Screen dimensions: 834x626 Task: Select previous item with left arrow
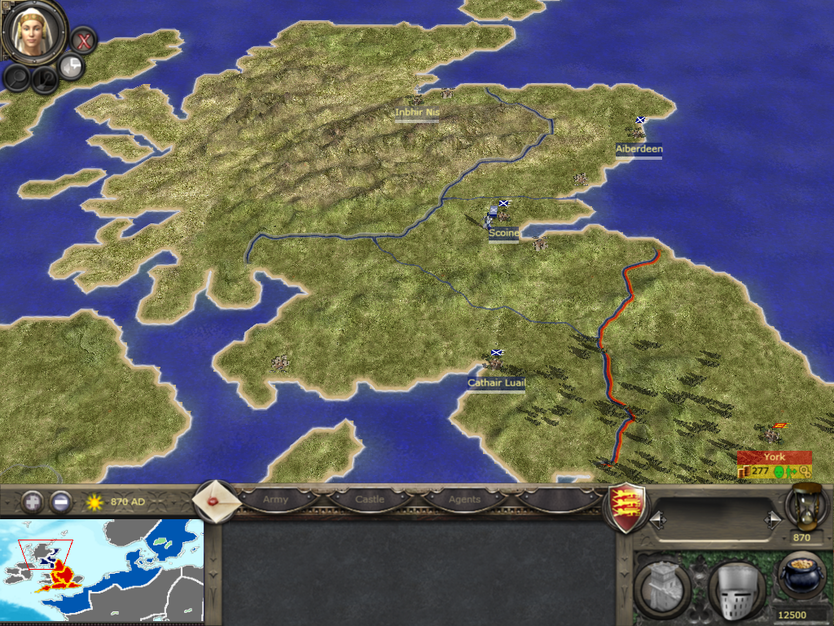point(656,519)
